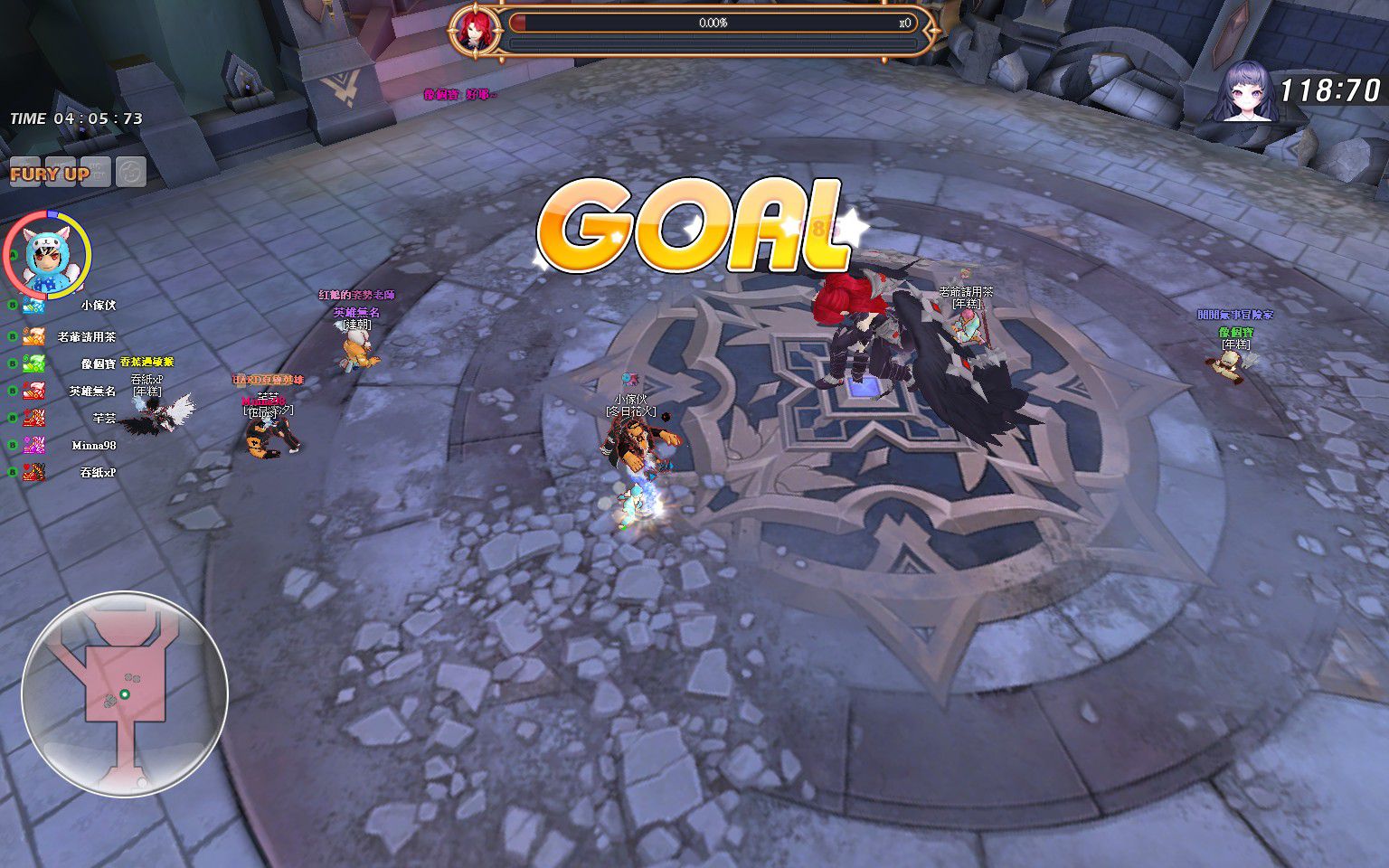Choose party member 老爺請用茶
The height and width of the screenshot is (868, 1389).
point(86,337)
